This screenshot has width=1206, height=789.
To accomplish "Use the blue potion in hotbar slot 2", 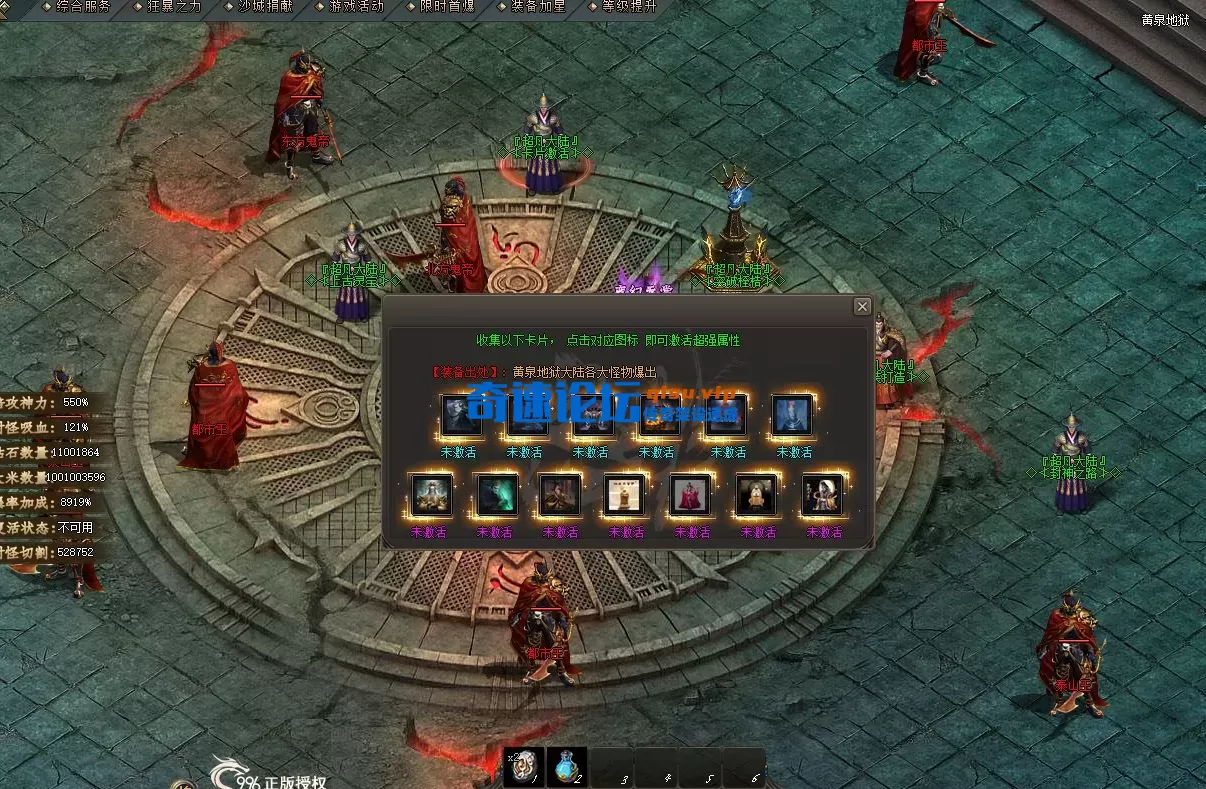I will [x=566, y=767].
